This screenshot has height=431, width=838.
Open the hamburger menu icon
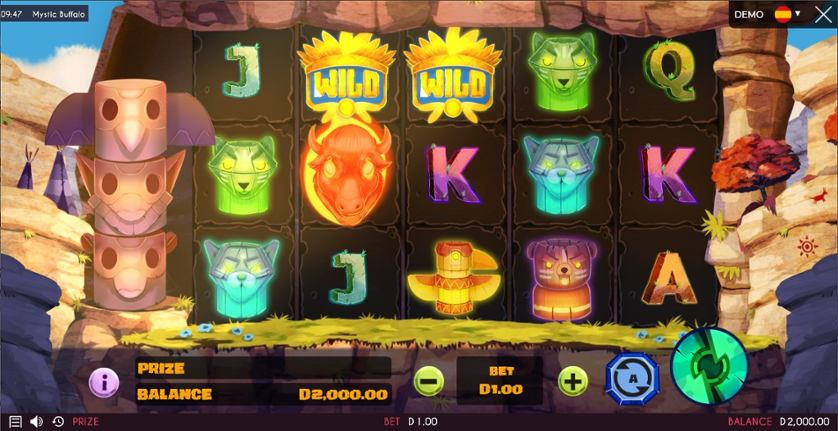coord(15,422)
